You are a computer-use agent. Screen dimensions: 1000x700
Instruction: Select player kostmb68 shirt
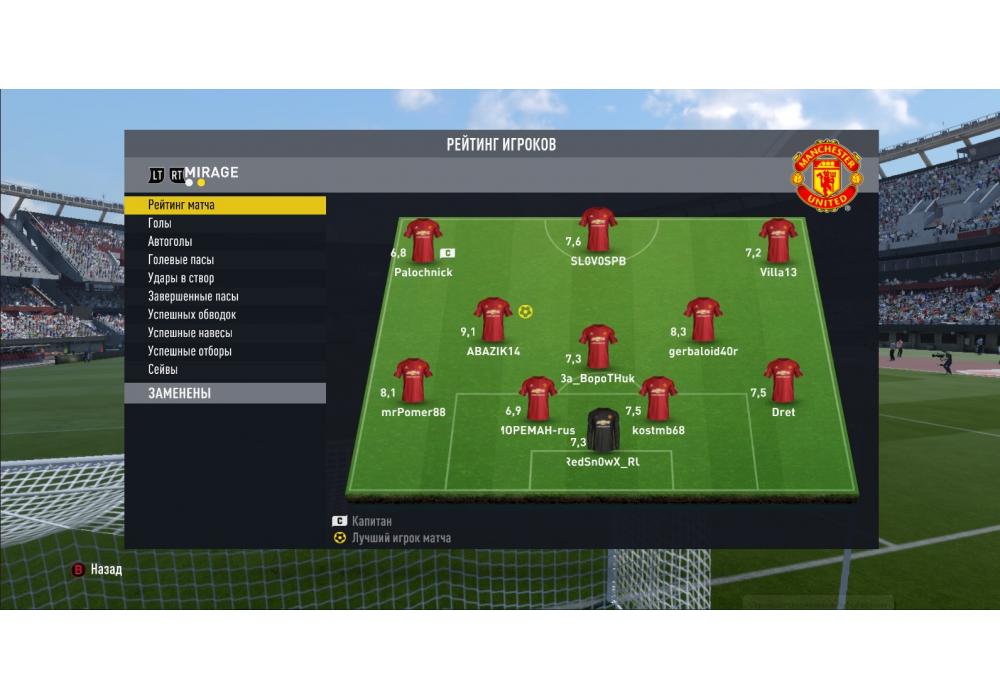(658, 399)
